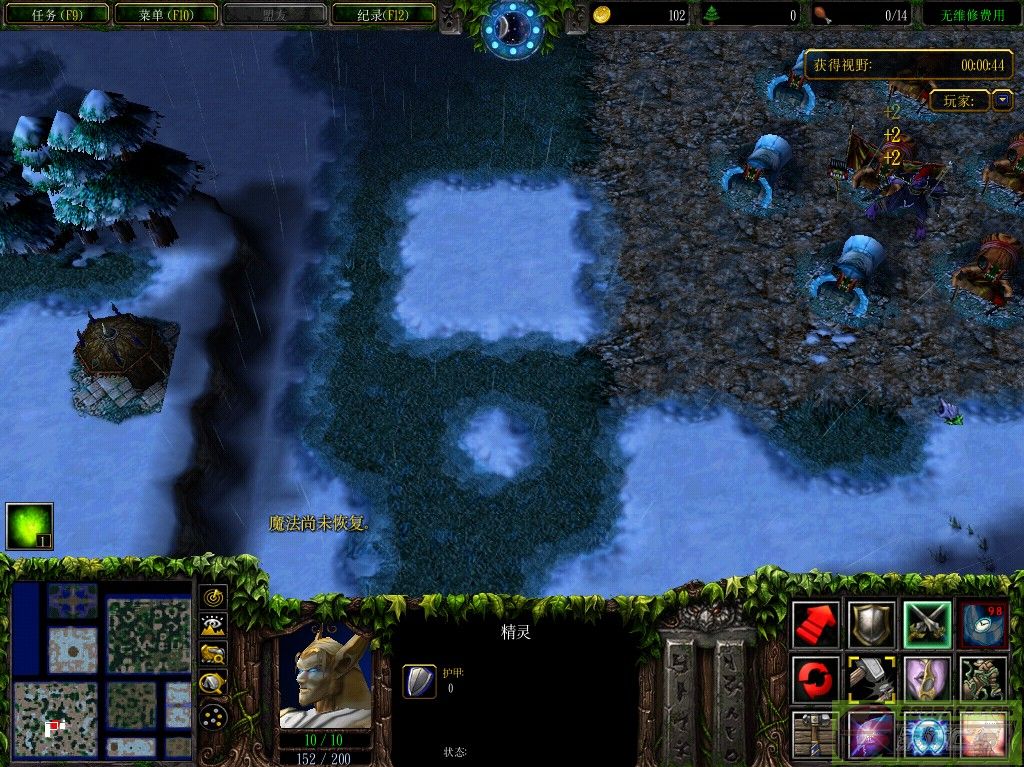Screen dimensions: 1024x767
Task: Click the minimap to move the camera
Action: coord(101,669)
